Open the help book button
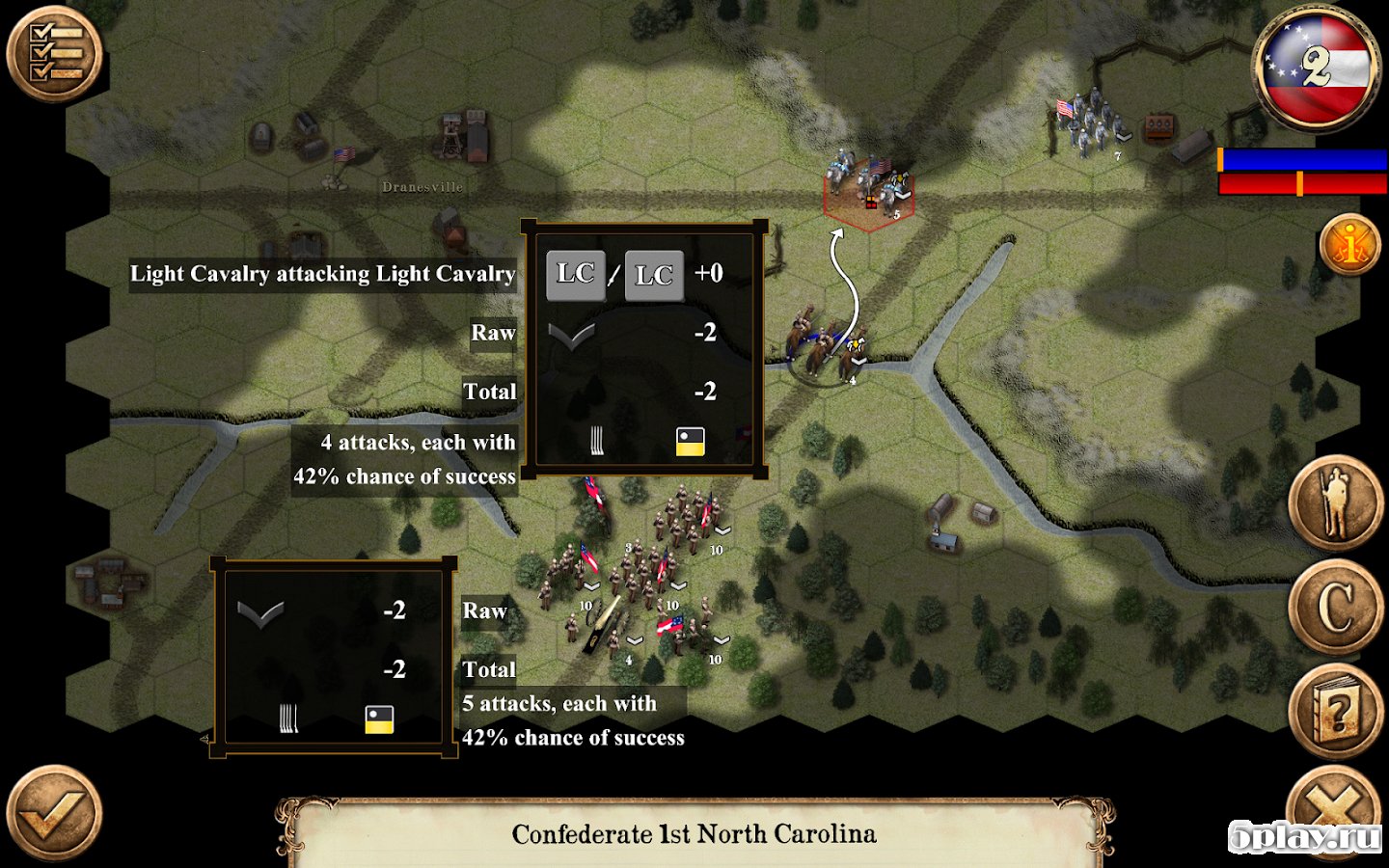Screen dimensions: 1389x868 1336,711
